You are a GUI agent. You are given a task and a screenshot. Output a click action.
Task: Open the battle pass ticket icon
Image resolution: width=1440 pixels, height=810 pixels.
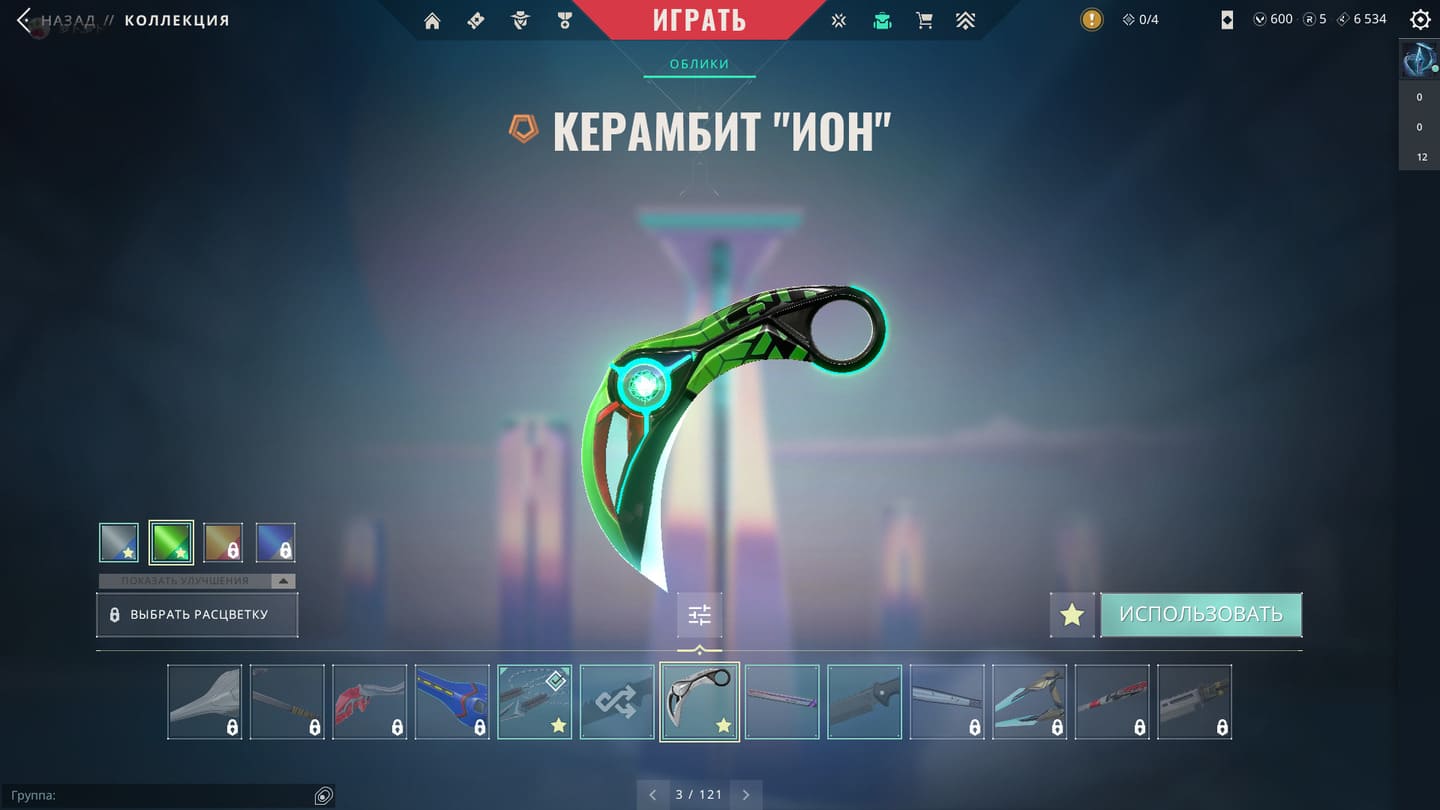pyautogui.click(x=476, y=20)
